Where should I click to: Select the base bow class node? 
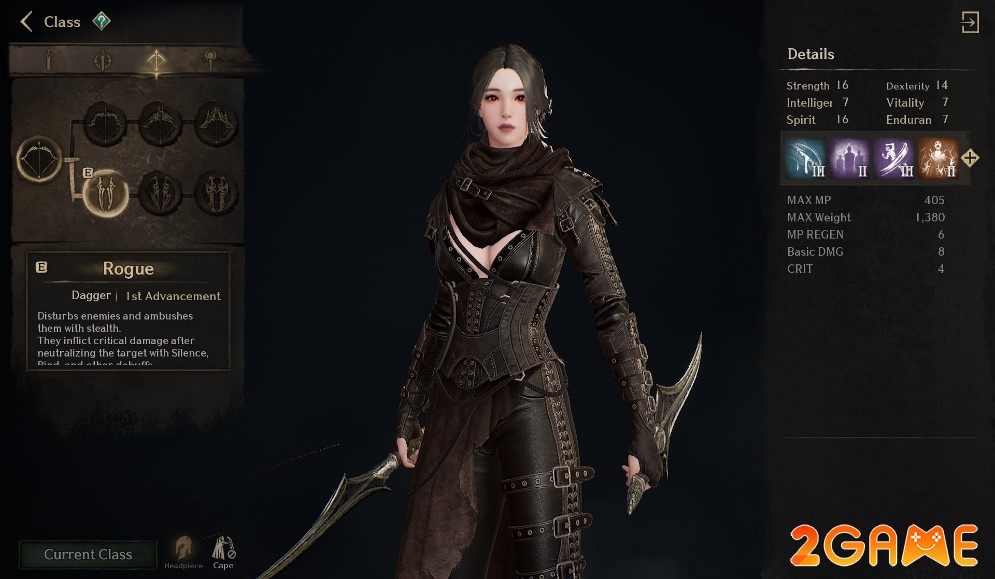click(x=40, y=160)
